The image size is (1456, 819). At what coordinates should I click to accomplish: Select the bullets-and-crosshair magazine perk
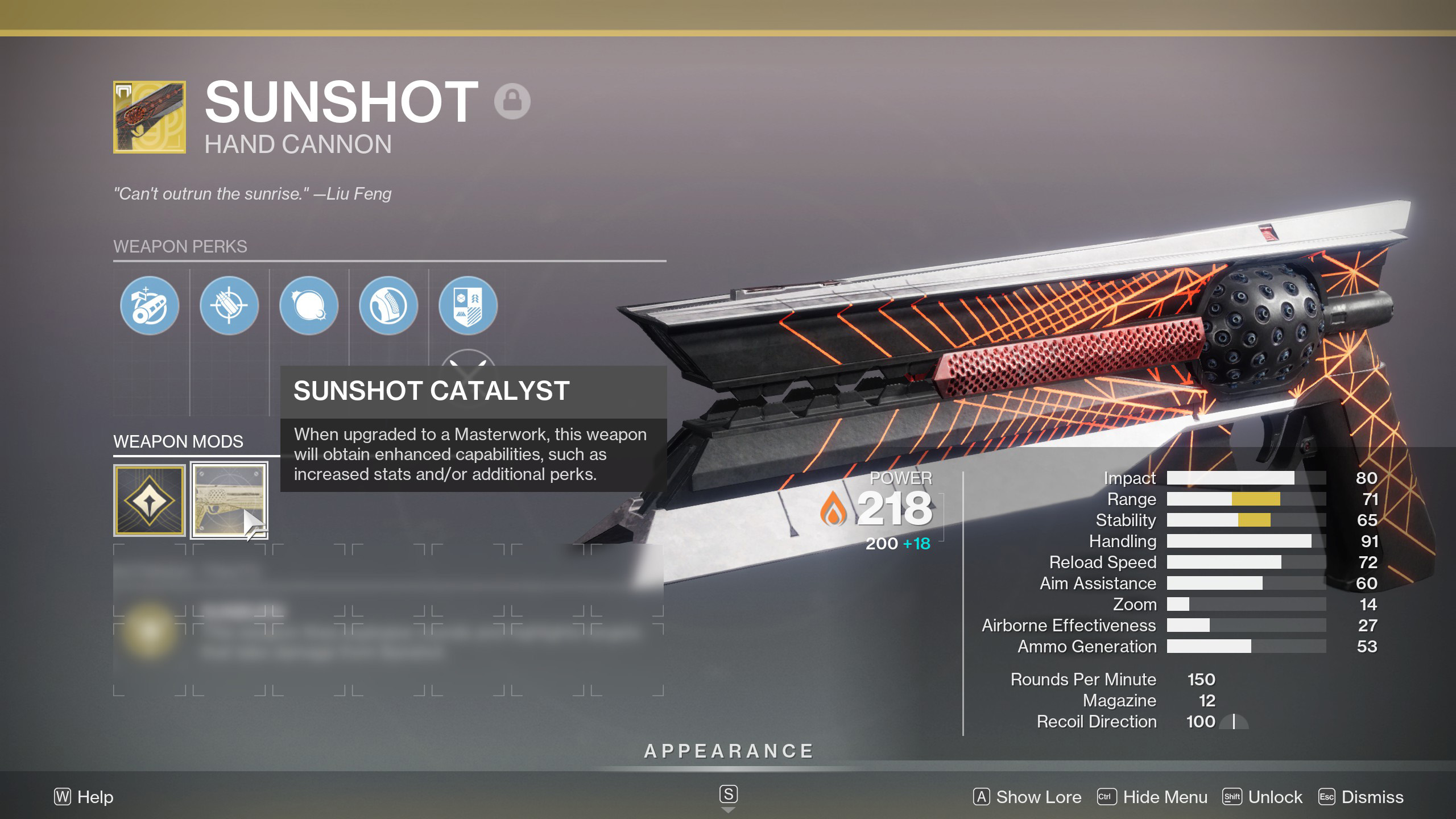click(x=229, y=305)
